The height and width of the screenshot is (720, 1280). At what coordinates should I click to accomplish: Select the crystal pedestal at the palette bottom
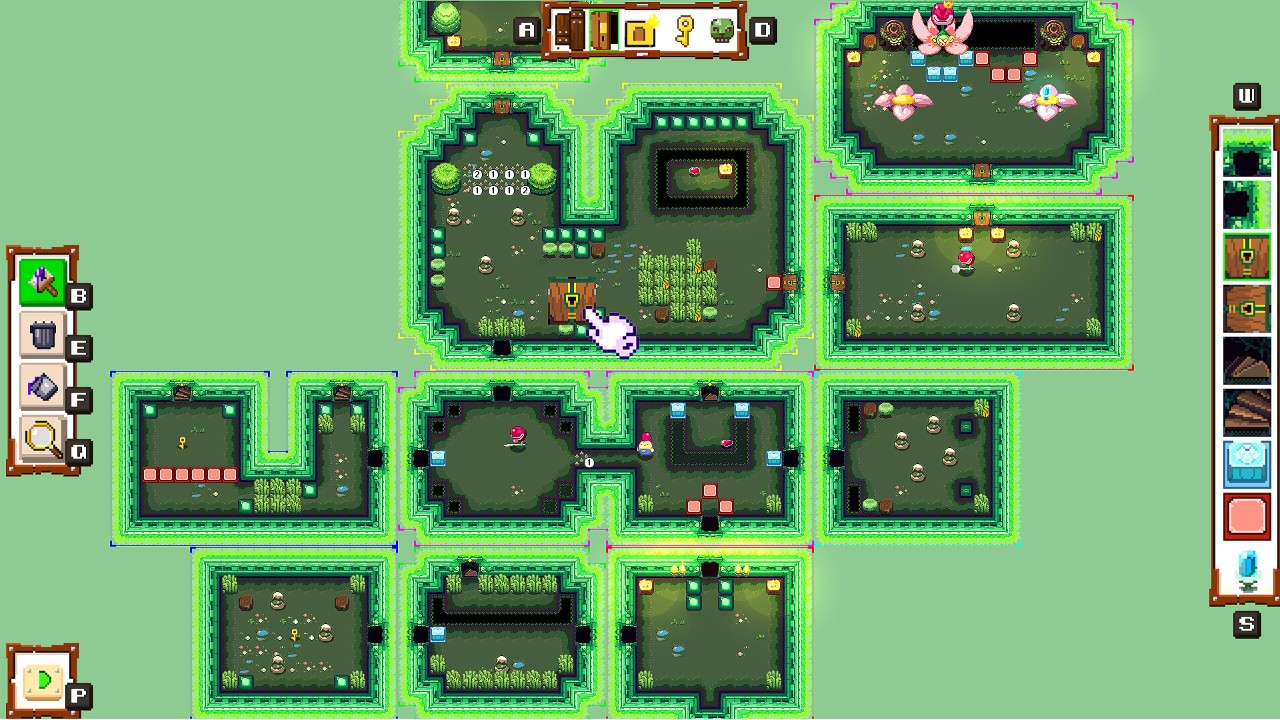tap(1247, 566)
